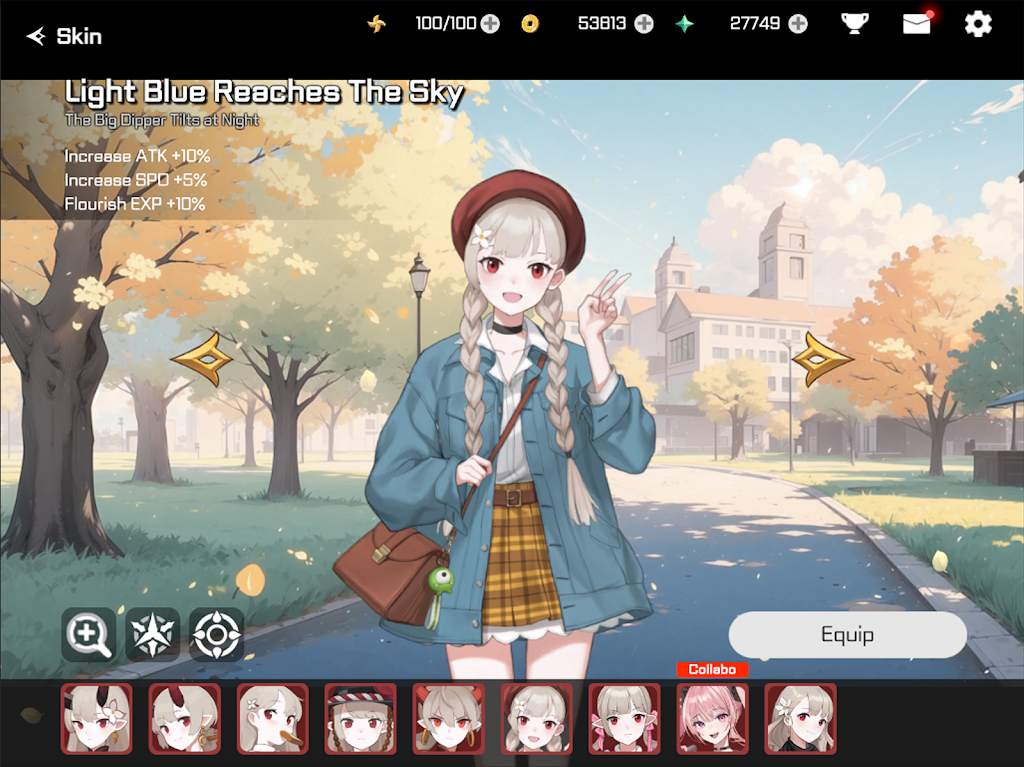This screenshot has width=1024, height=767.
Task: Add green gems with the plus button
Action: point(797,24)
